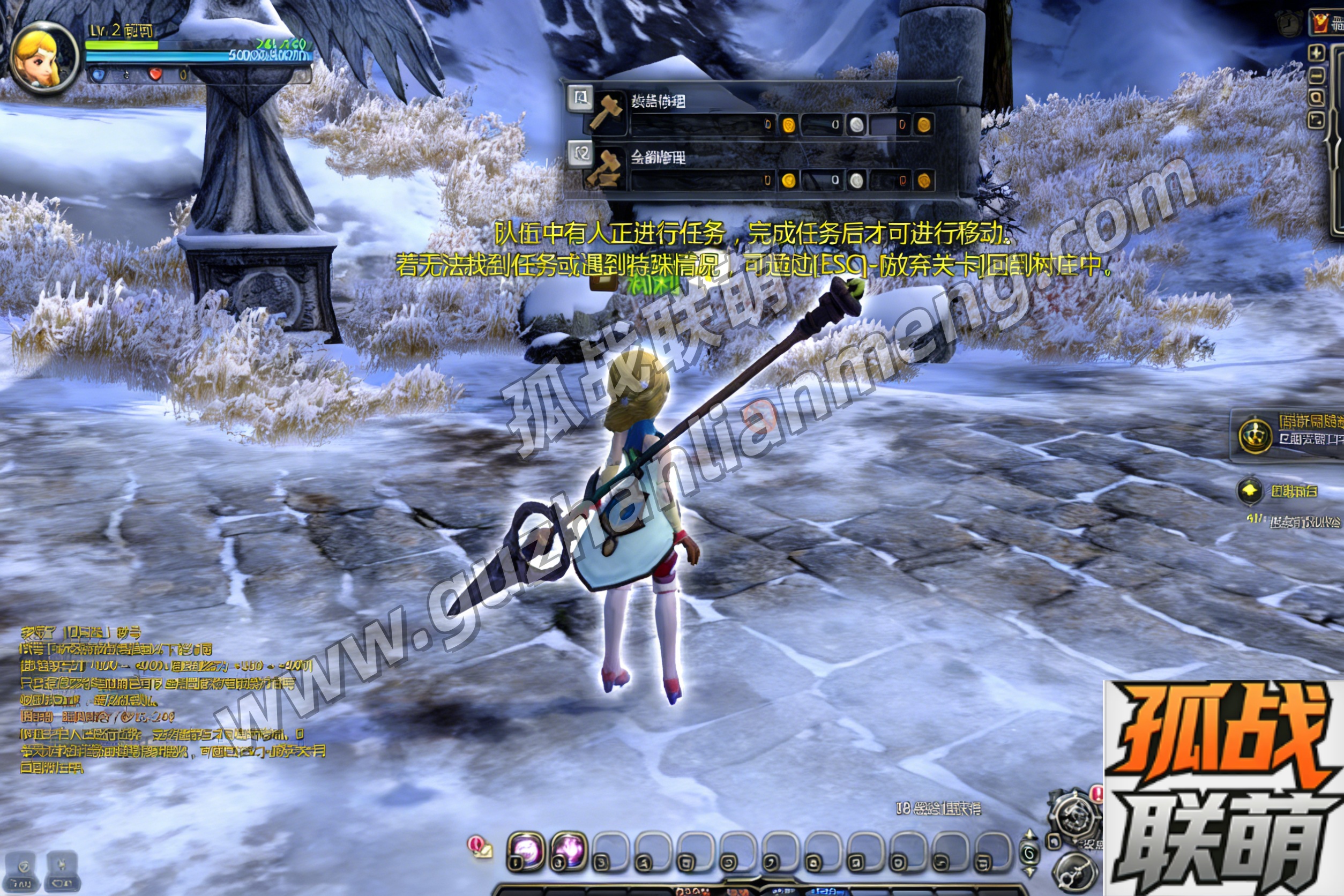Image resolution: width=1344 pixels, height=896 pixels.
Task: Click the blonde character portrait
Action: point(43,58)
